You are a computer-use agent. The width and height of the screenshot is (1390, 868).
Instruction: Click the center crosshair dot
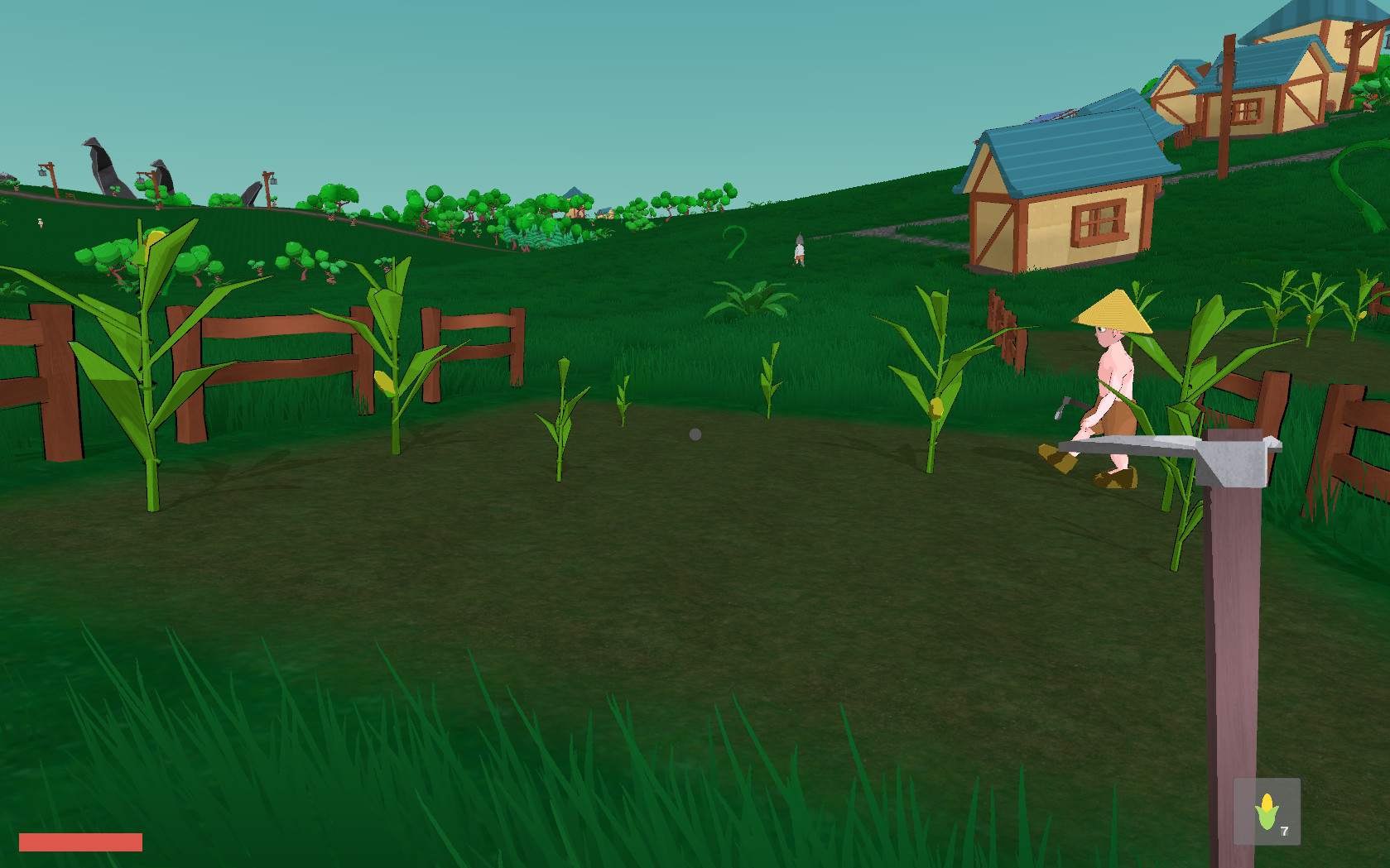click(695, 433)
